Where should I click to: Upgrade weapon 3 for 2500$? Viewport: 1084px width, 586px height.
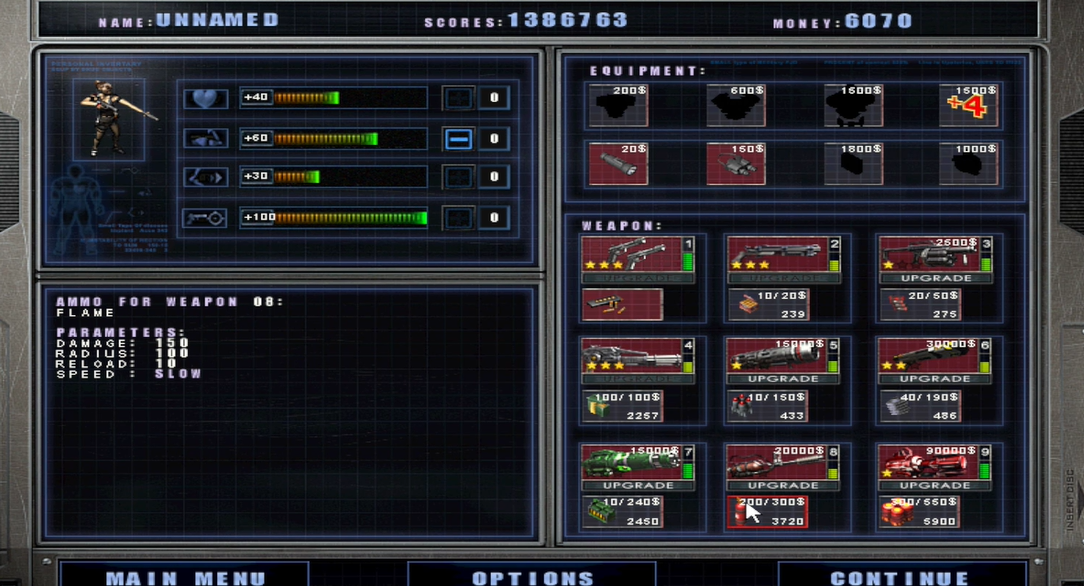point(935,278)
